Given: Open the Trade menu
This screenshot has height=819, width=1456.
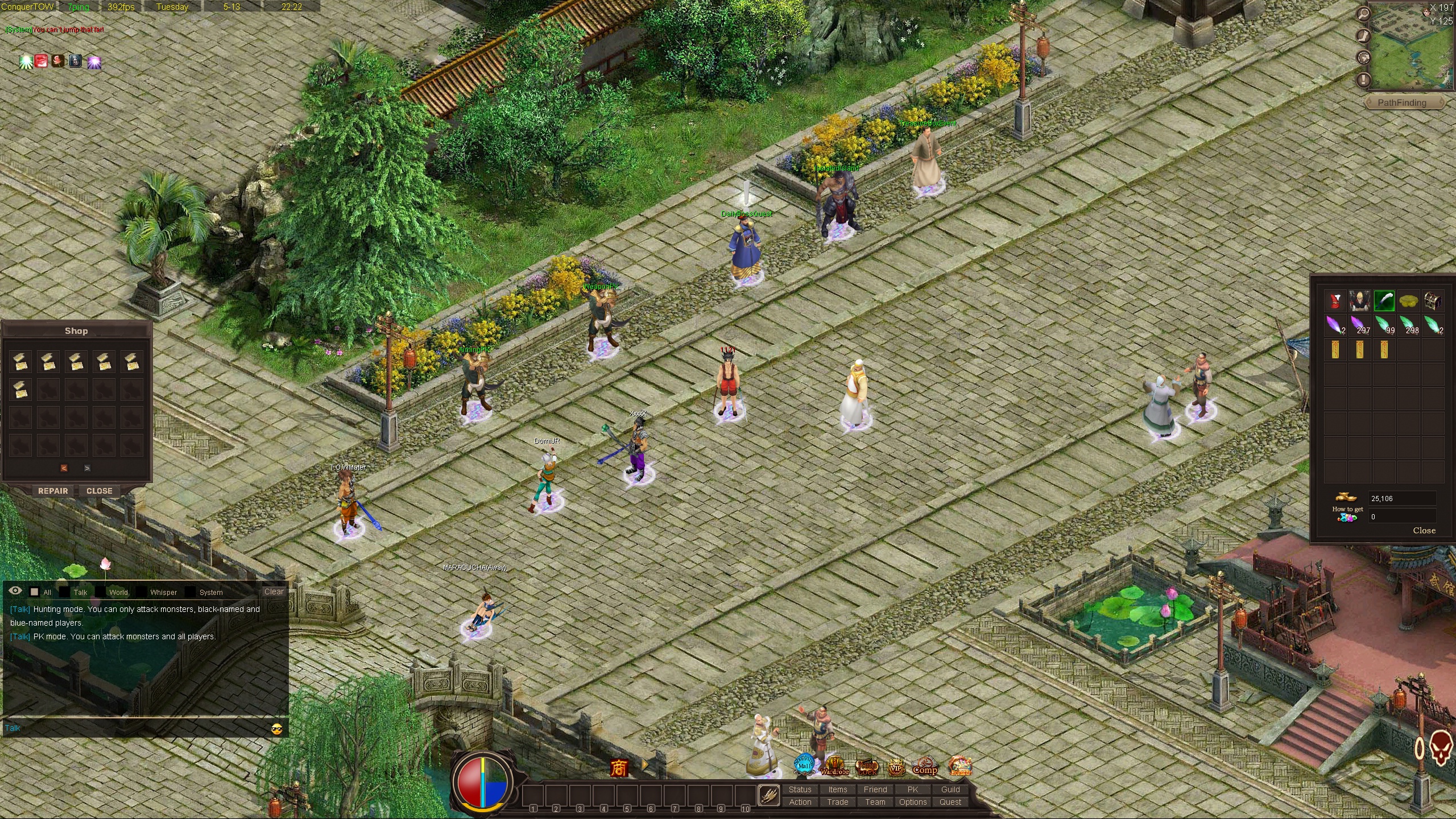Looking at the screenshot, I should (838, 802).
